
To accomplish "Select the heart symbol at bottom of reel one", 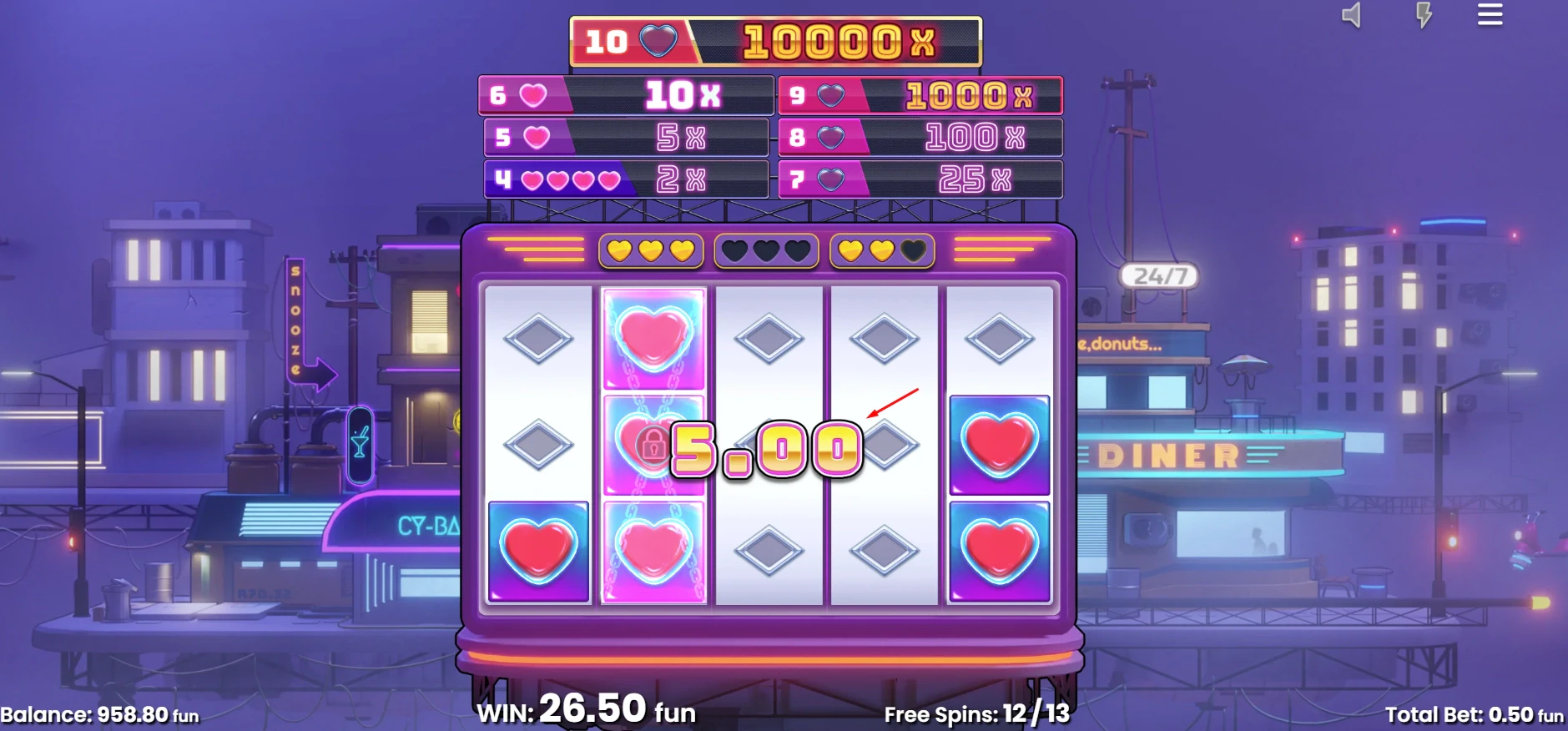I will (x=540, y=552).
